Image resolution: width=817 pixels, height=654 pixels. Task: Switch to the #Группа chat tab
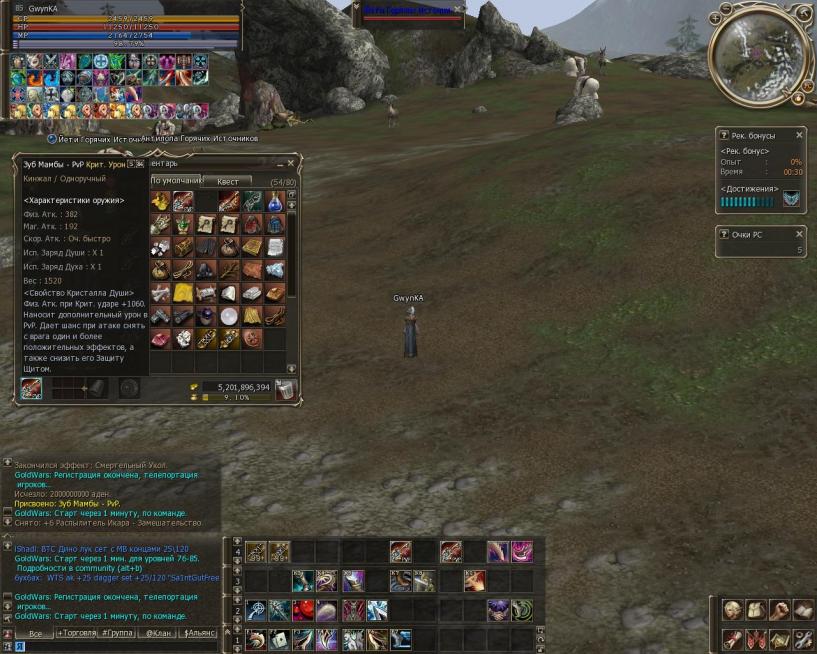[x=119, y=633]
